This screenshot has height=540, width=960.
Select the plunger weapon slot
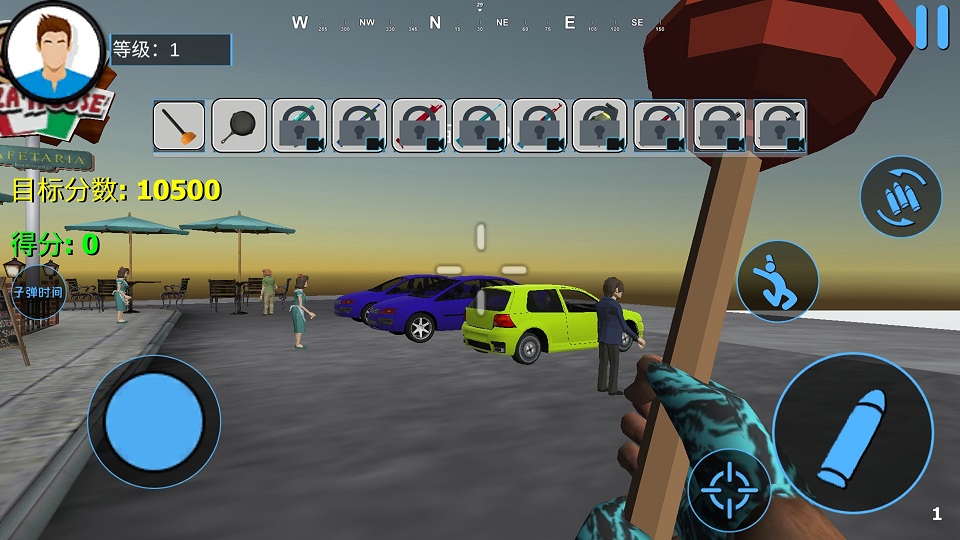(179, 126)
